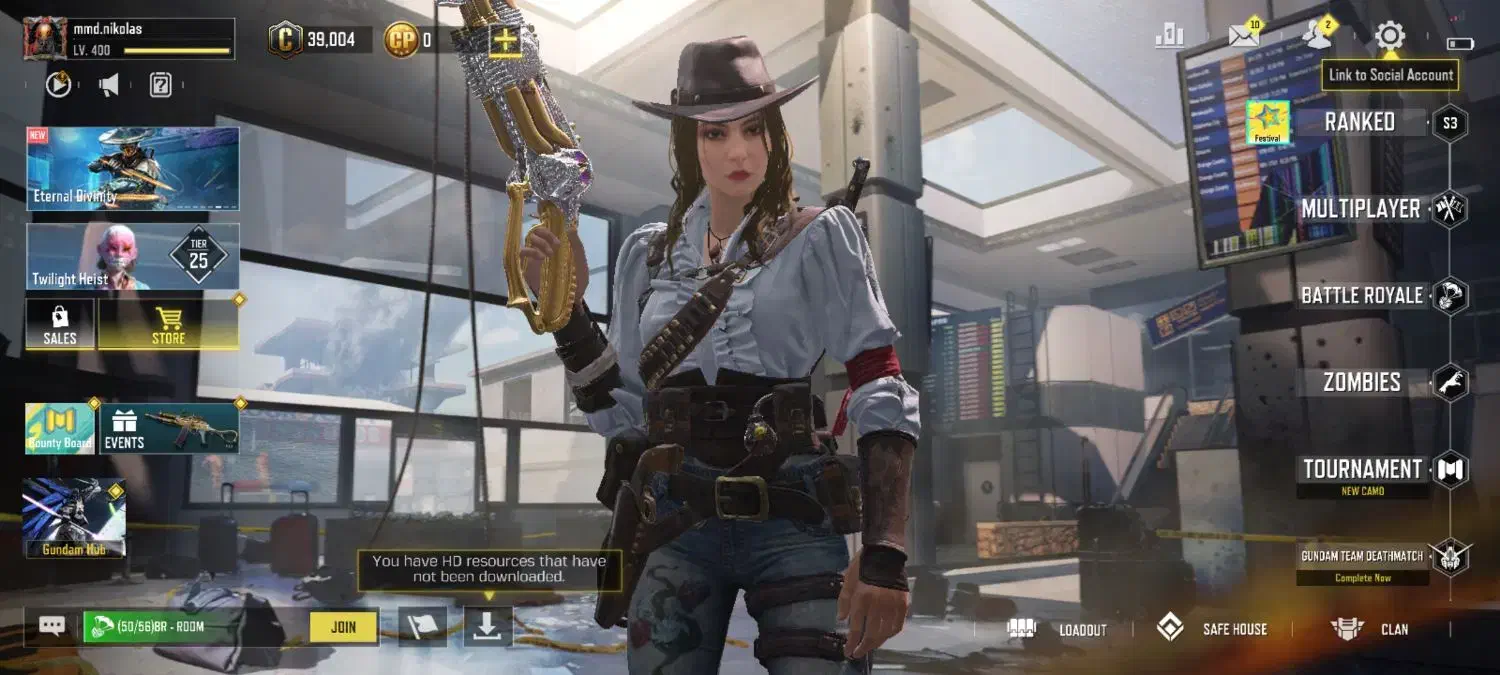
Task: Open the EVENTS panel
Action: 168,428
